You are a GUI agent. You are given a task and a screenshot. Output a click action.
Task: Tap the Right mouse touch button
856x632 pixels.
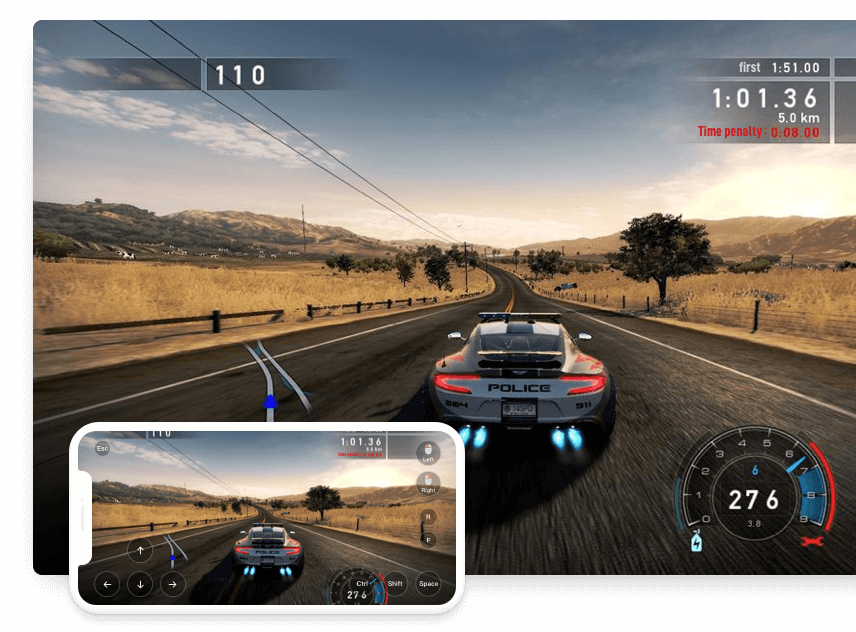click(x=428, y=485)
